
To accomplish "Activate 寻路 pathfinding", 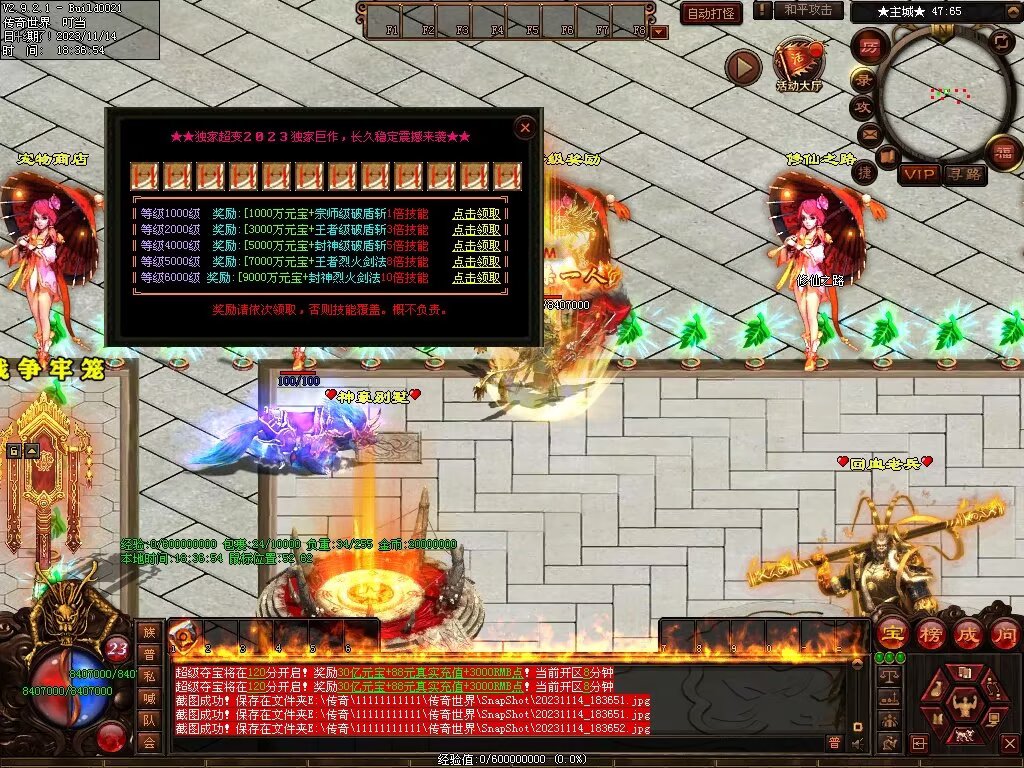I will pyautogui.click(x=965, y=174).
